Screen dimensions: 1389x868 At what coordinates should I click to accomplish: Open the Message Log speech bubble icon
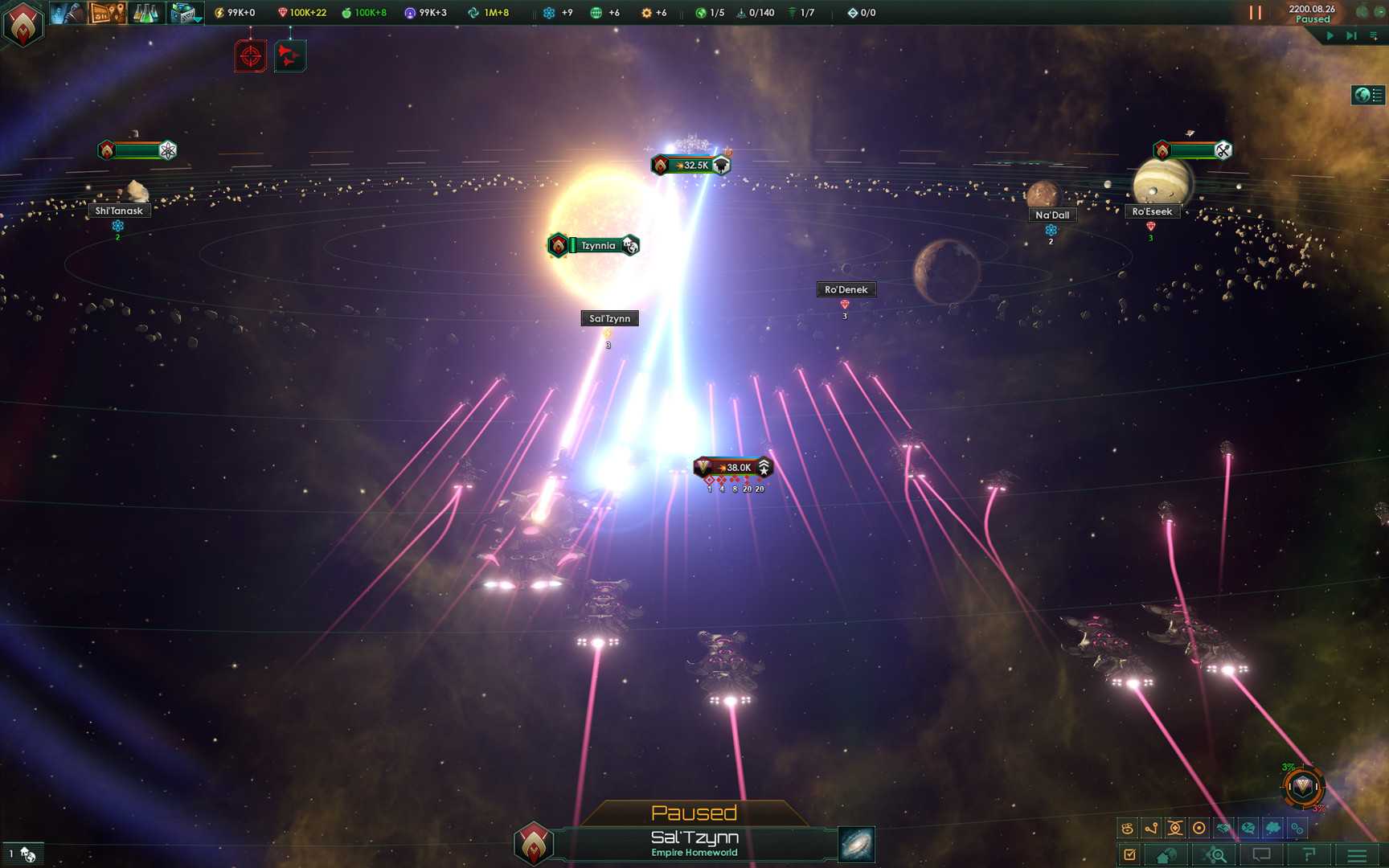tap(1261, 854)
